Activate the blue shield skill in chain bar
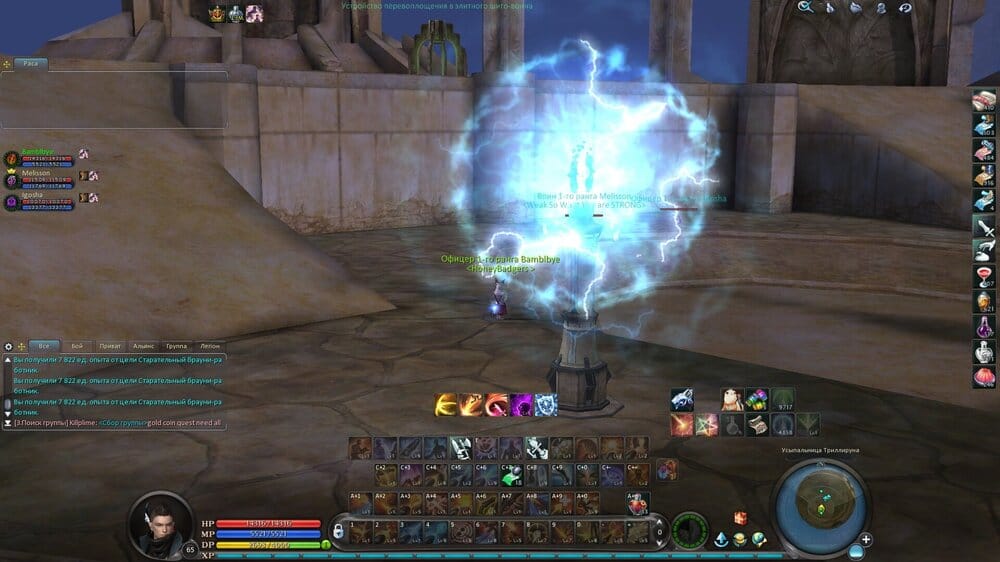Viewport: 1000px width, 562px height. tap(546, 405)
